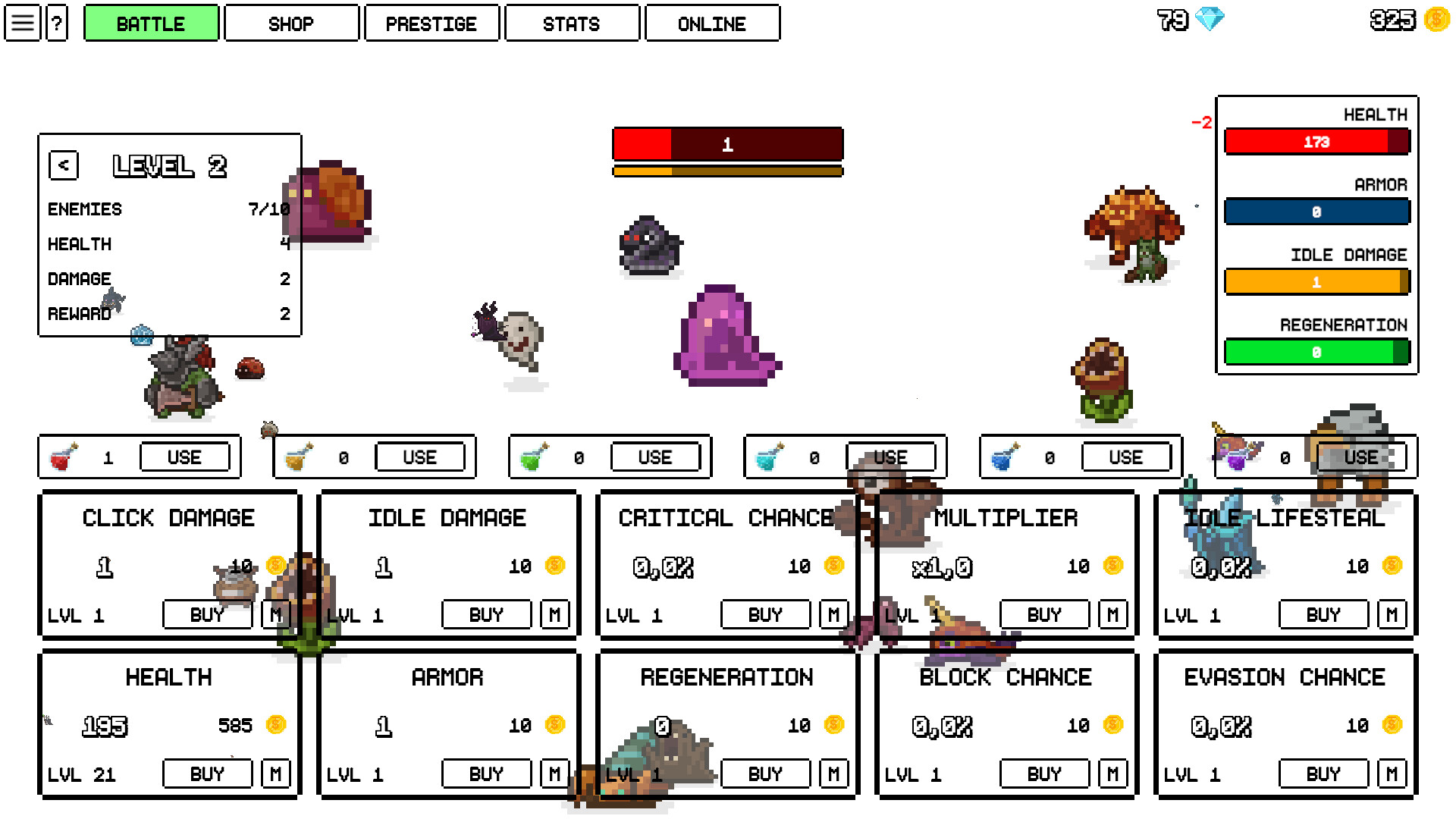Open the hamburger menu
The width and height of the screenshot is (1456, 819).
[x=22, y=23]
